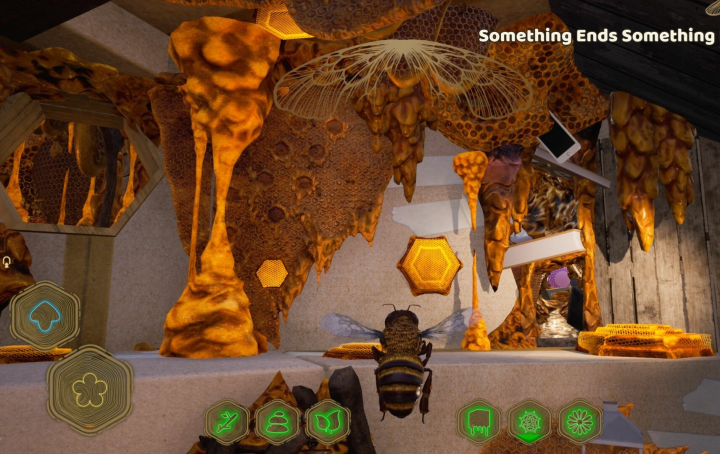The height and width of the screenshot is (454, 720).
Task: Pick the green leaves icon
Action: pyautogui.click(x=327, y=421)
